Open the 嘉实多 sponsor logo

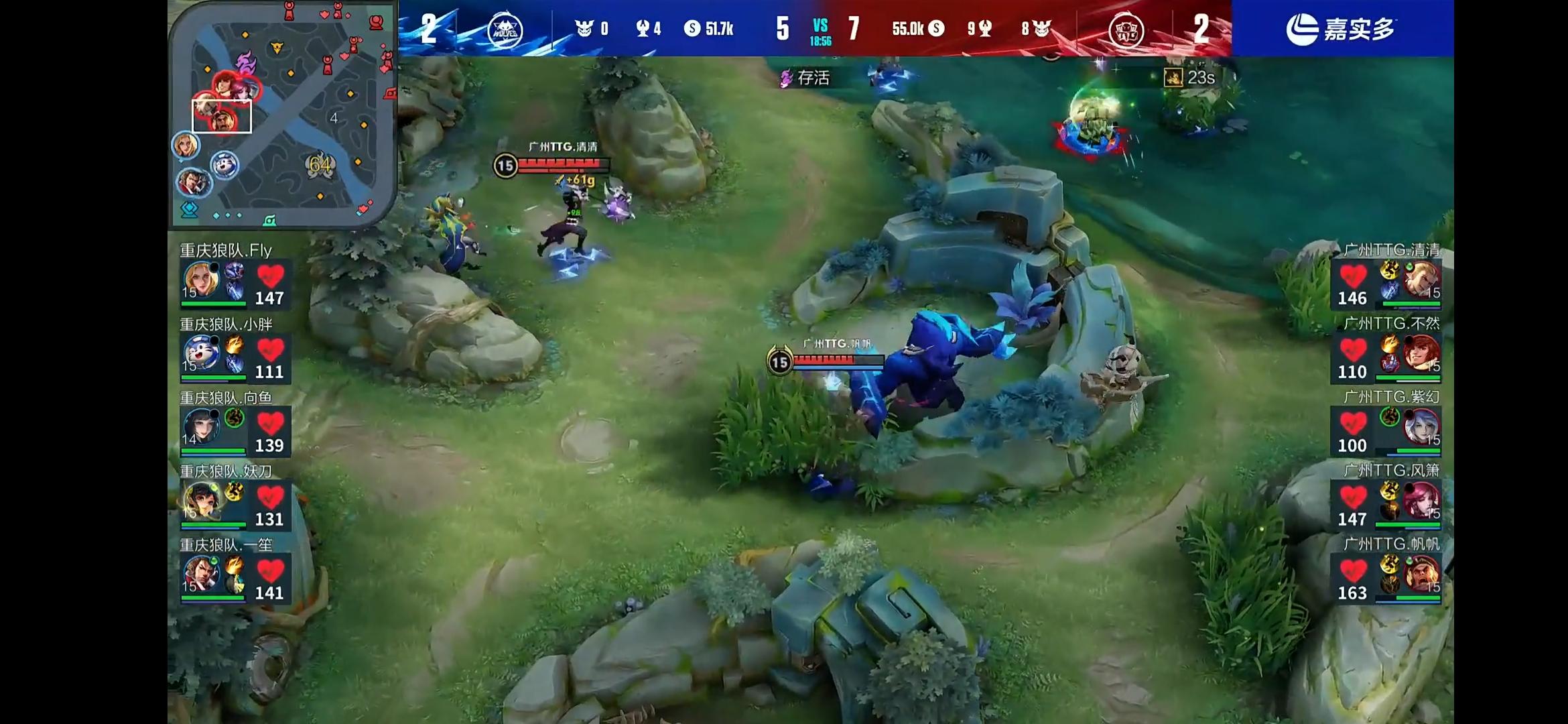tap(1342, 29)
